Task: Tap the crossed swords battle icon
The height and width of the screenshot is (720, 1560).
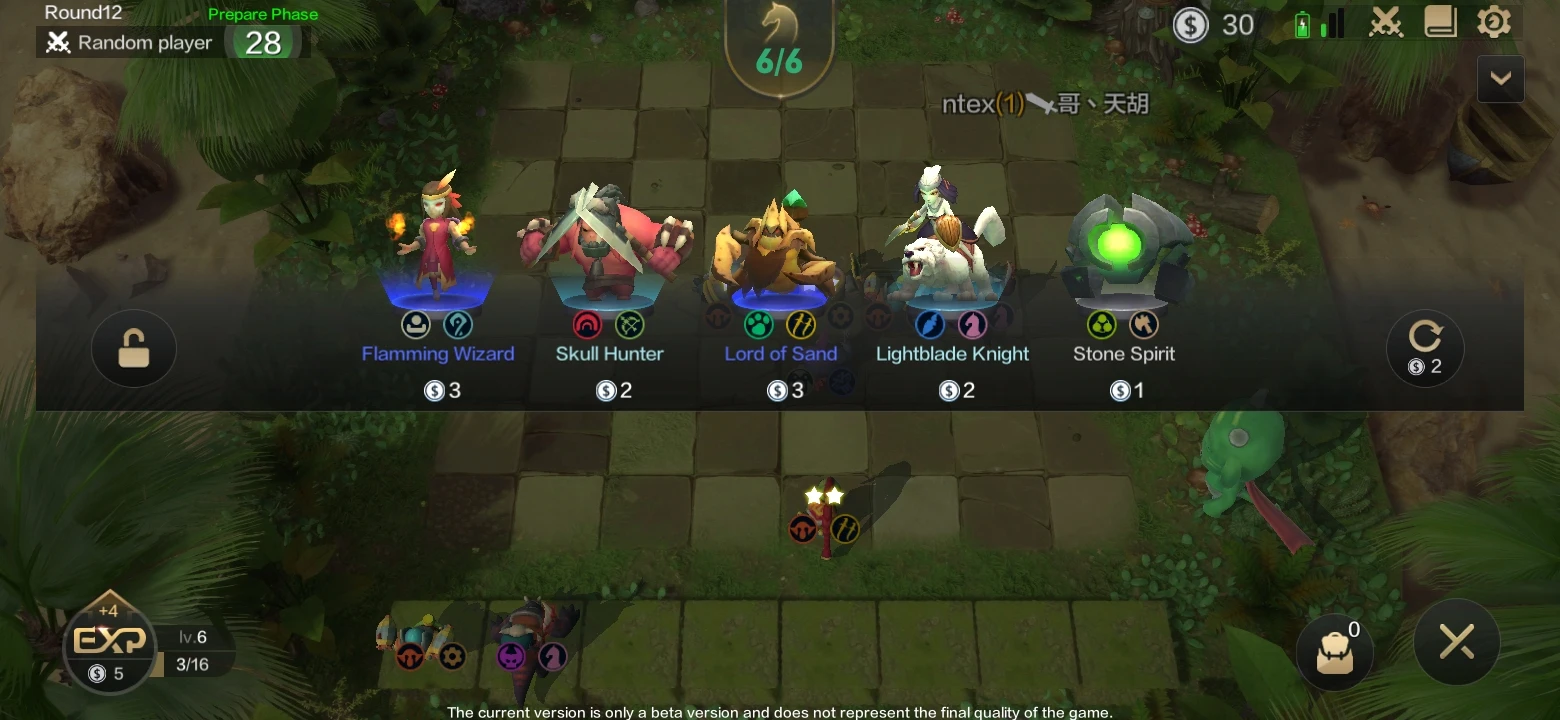Action: (1386, 21)
